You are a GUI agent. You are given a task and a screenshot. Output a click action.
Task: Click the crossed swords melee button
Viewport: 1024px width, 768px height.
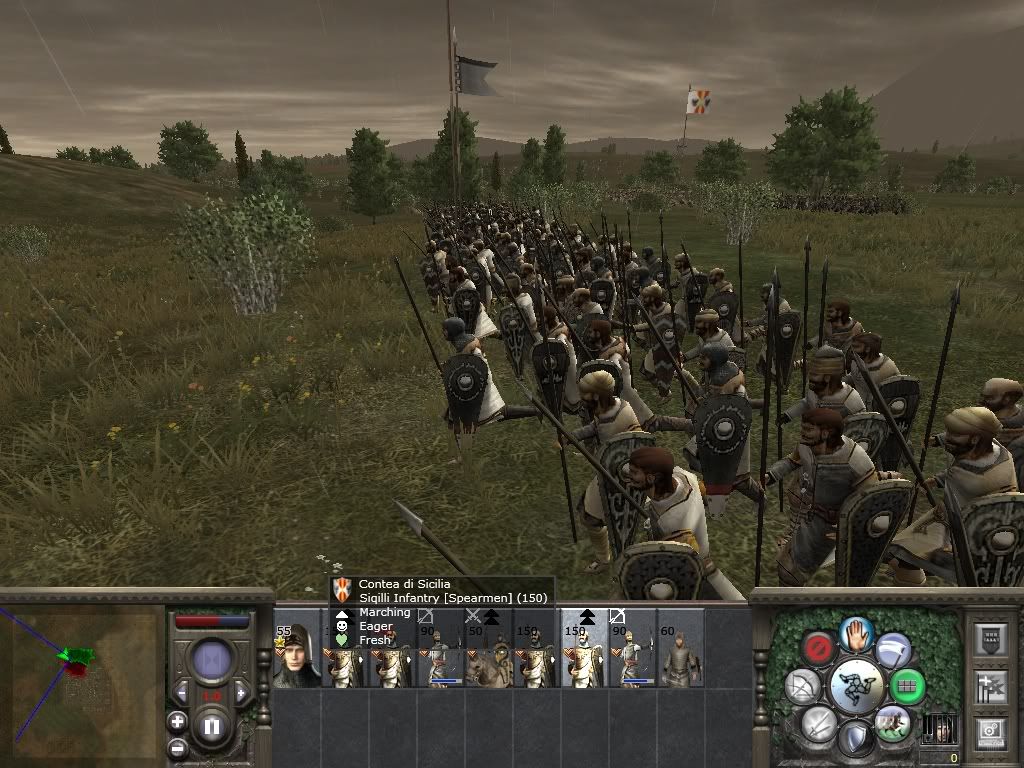click(818, 724)
